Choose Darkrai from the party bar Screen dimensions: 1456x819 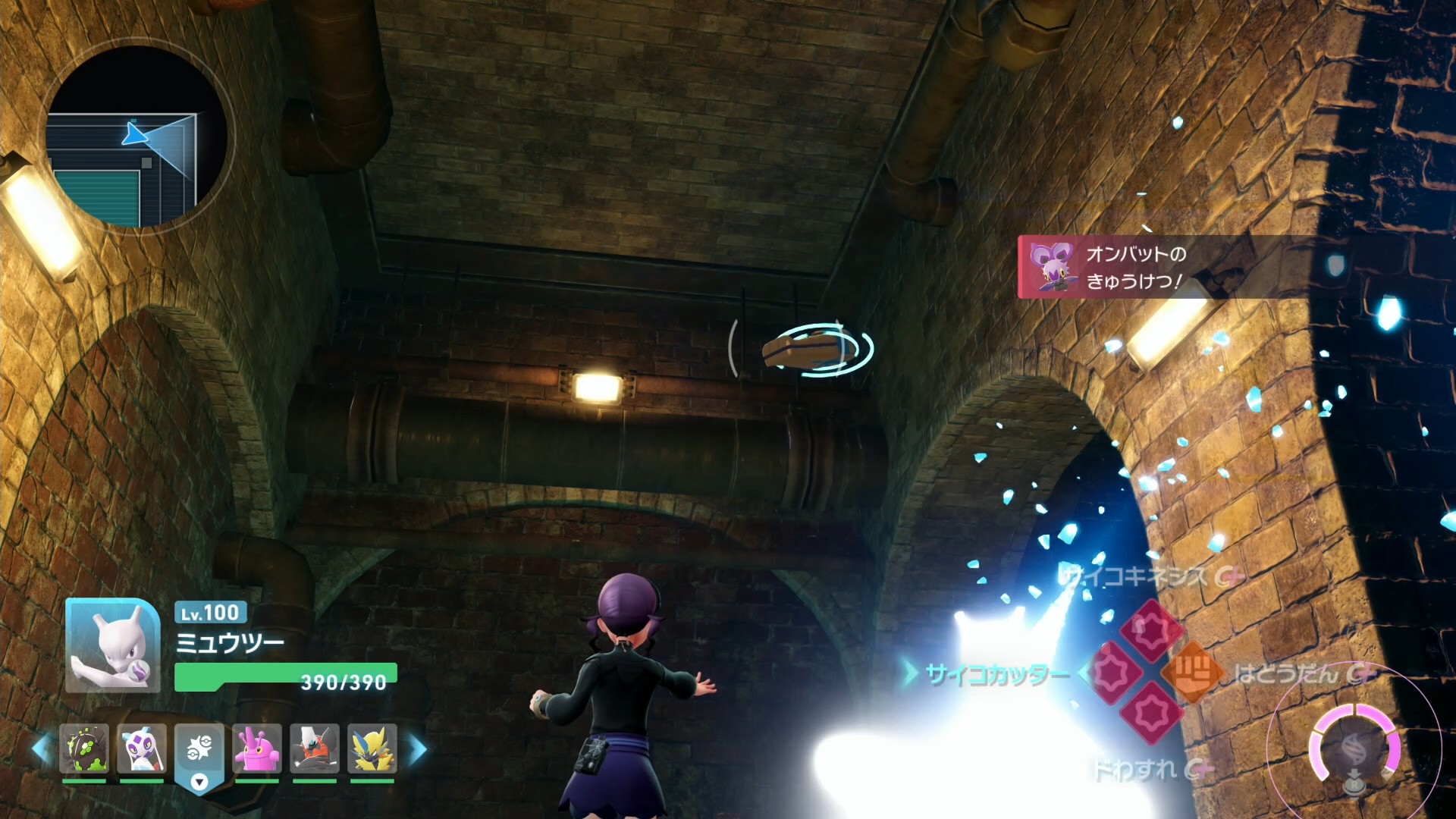tap(315, 748)
